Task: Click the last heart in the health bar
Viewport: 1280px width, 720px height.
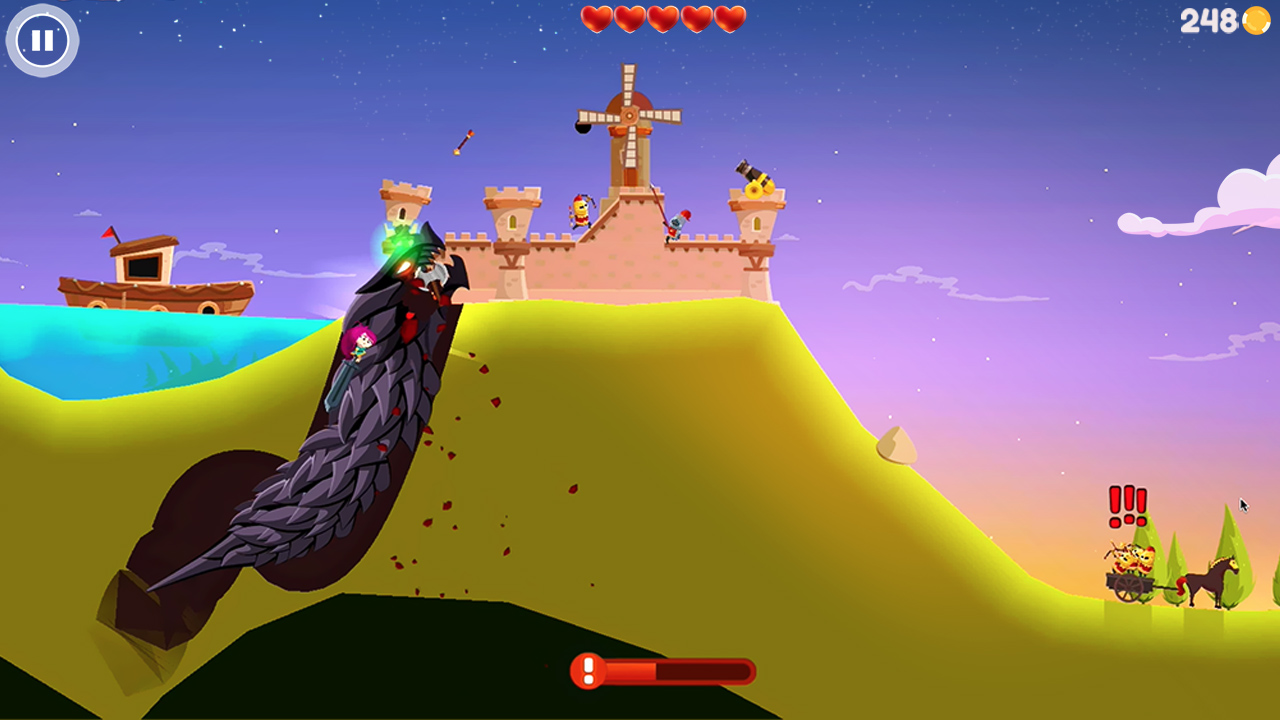Action: coord(729,18)
